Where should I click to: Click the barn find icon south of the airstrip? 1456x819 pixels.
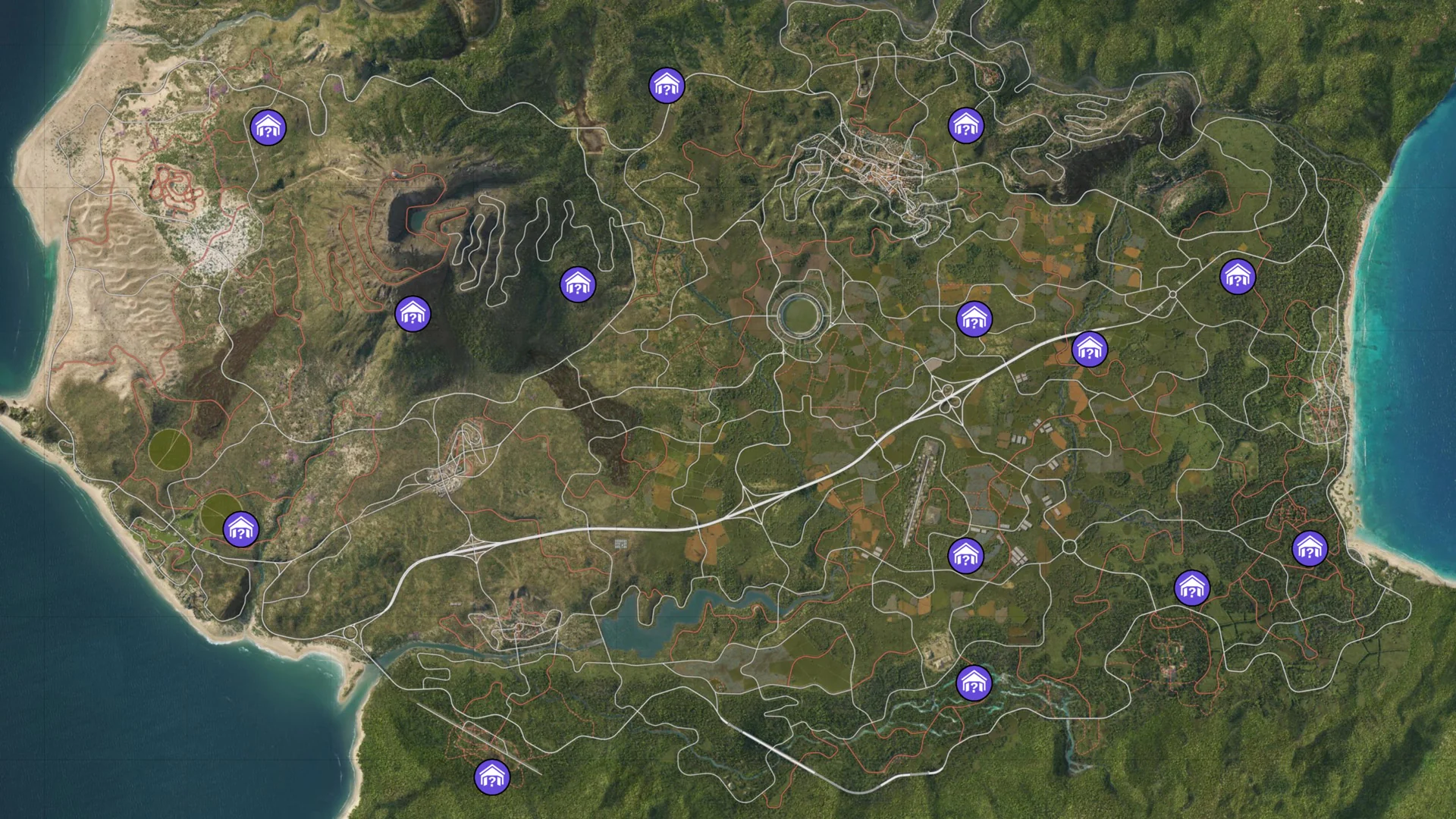click(965, 555)
